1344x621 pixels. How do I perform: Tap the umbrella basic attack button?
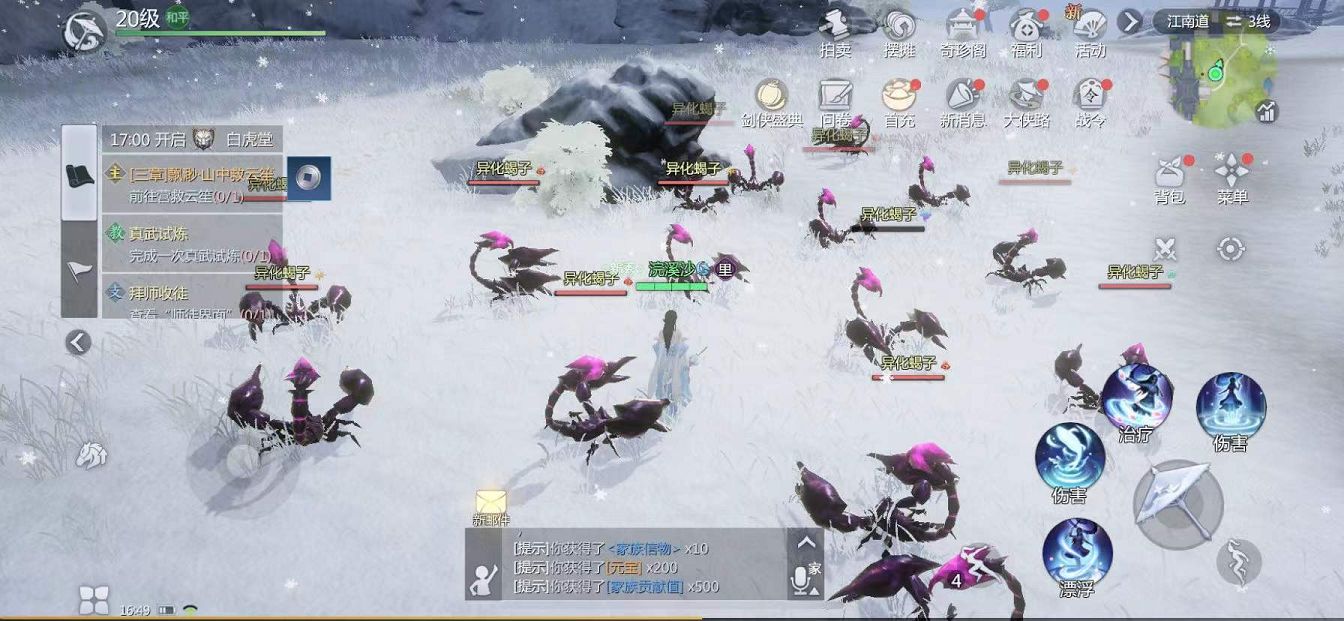point(1177,504)
